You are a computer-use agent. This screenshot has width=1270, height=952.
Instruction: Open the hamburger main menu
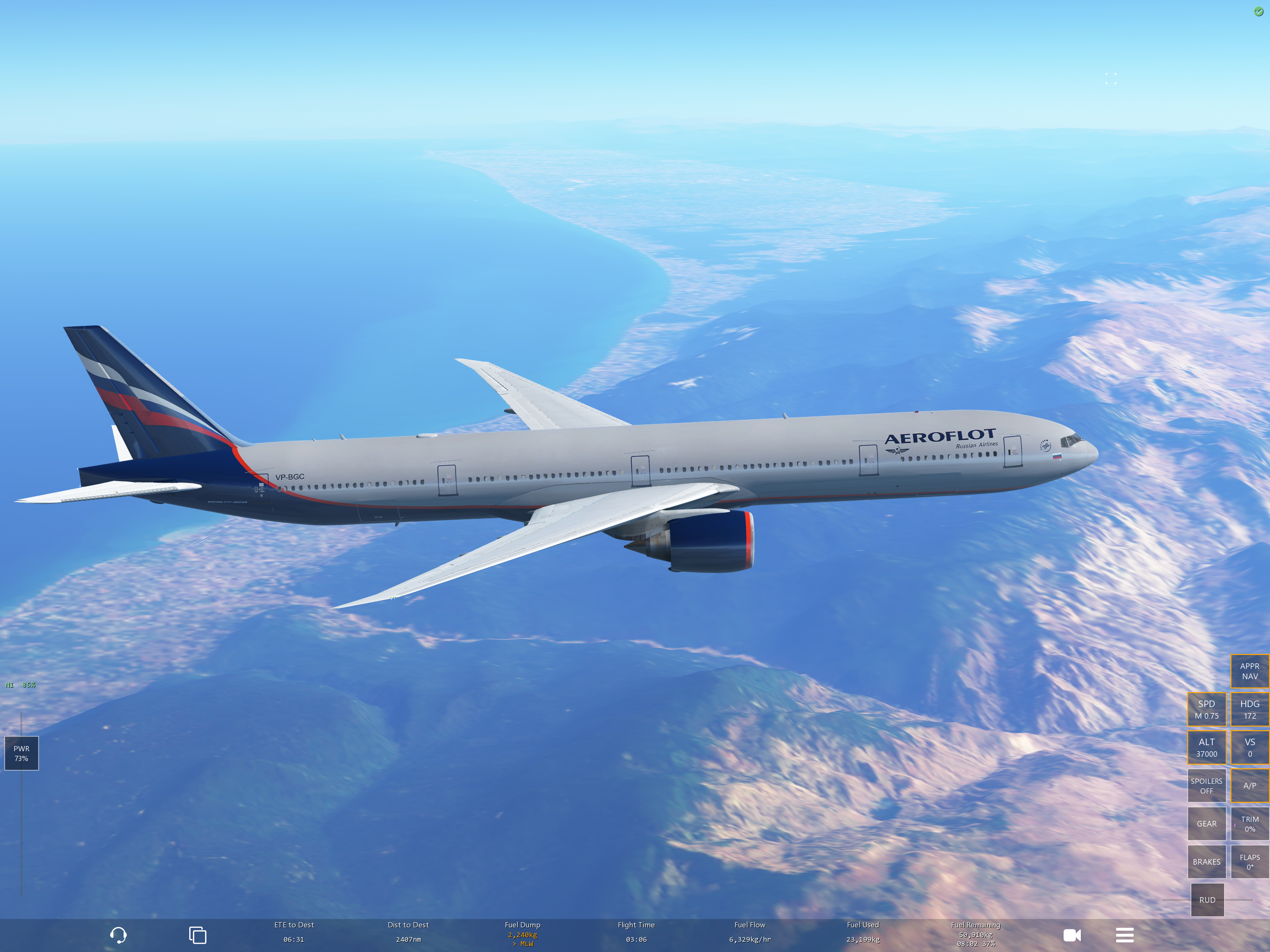click(x=1124, y=935)
